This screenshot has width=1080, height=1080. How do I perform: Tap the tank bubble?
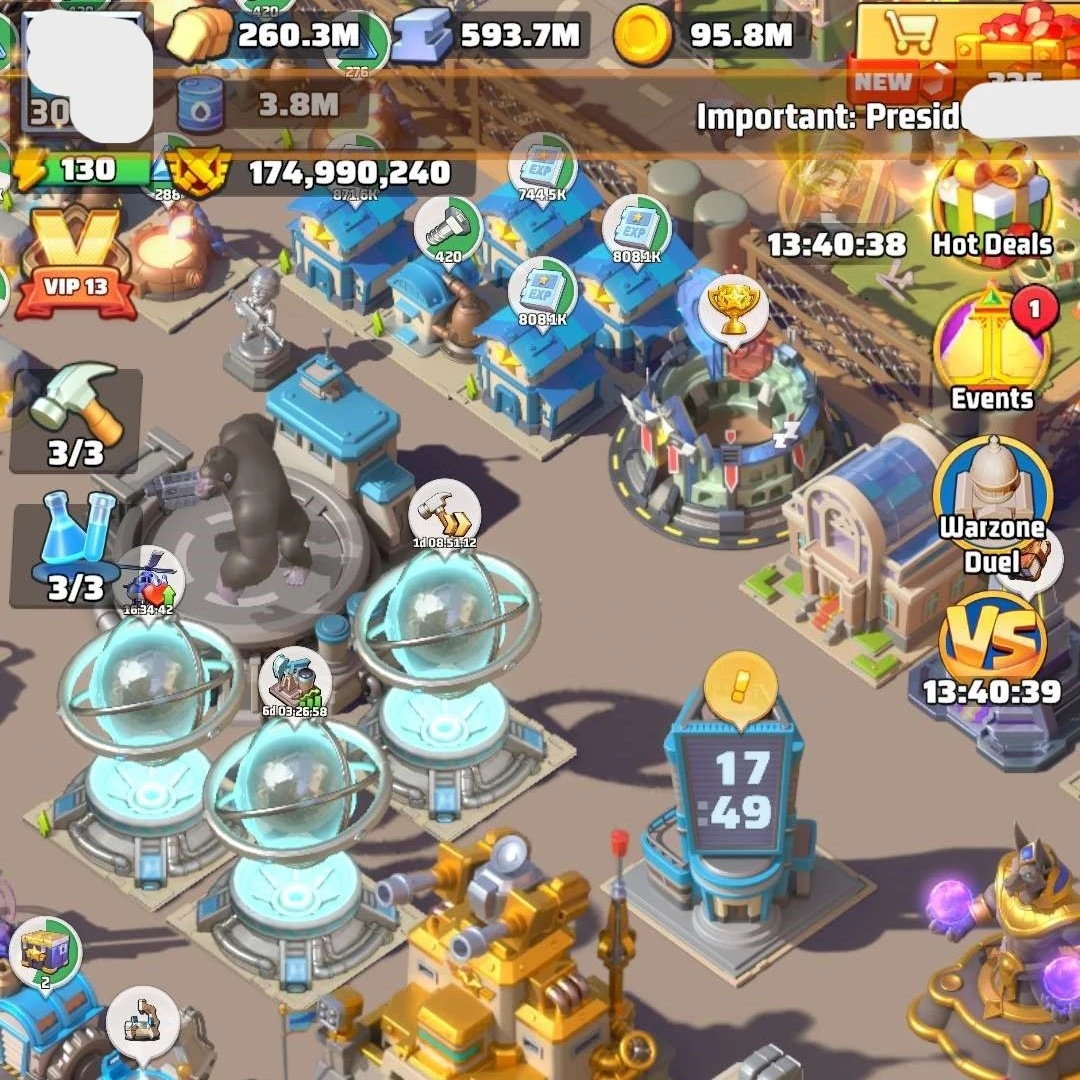tap(142, 1023)
